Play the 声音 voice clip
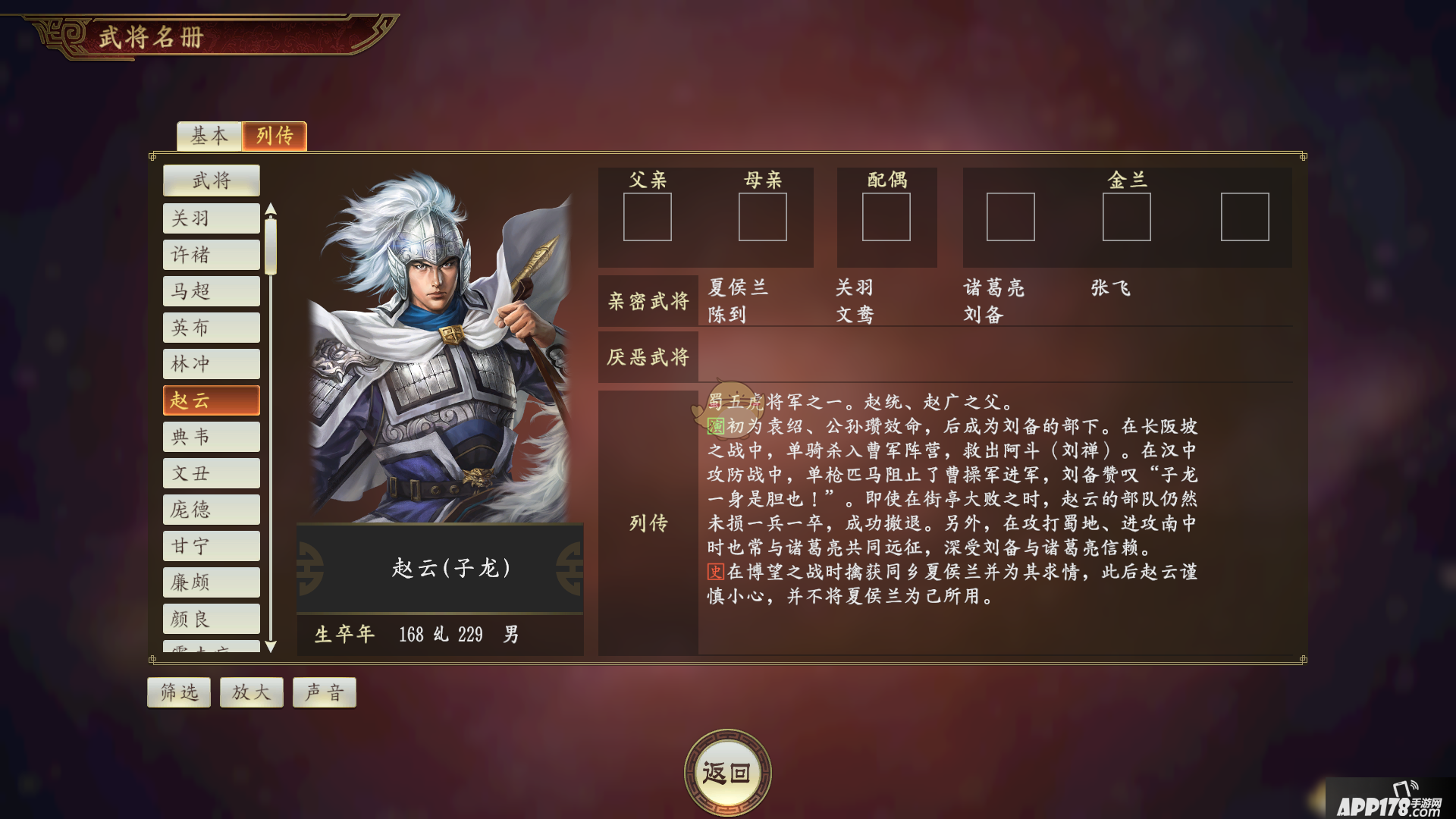Viewport: 1456px width, 819px height. coord(324,692)
